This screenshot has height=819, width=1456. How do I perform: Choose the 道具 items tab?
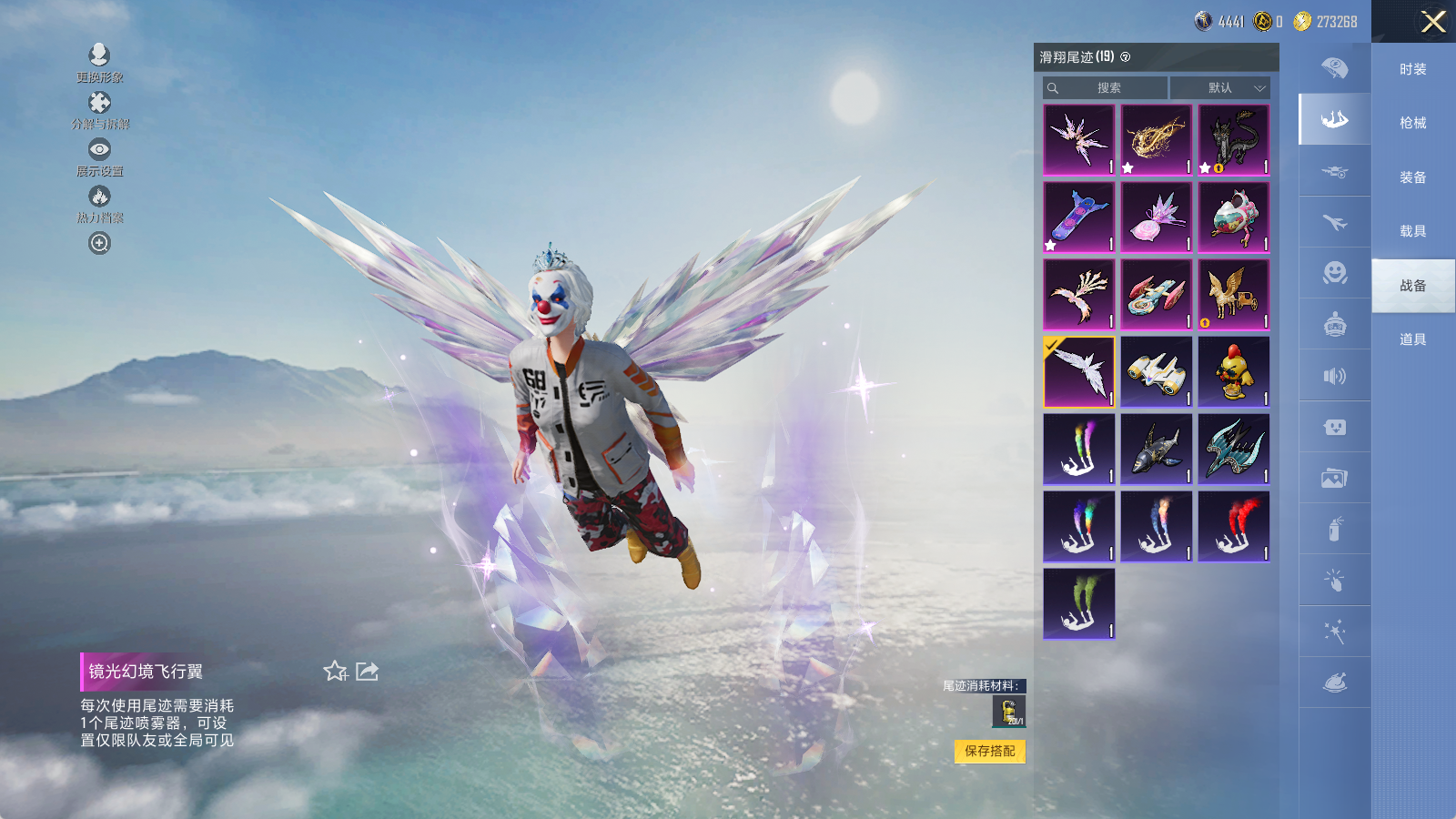pos(1412,339)
